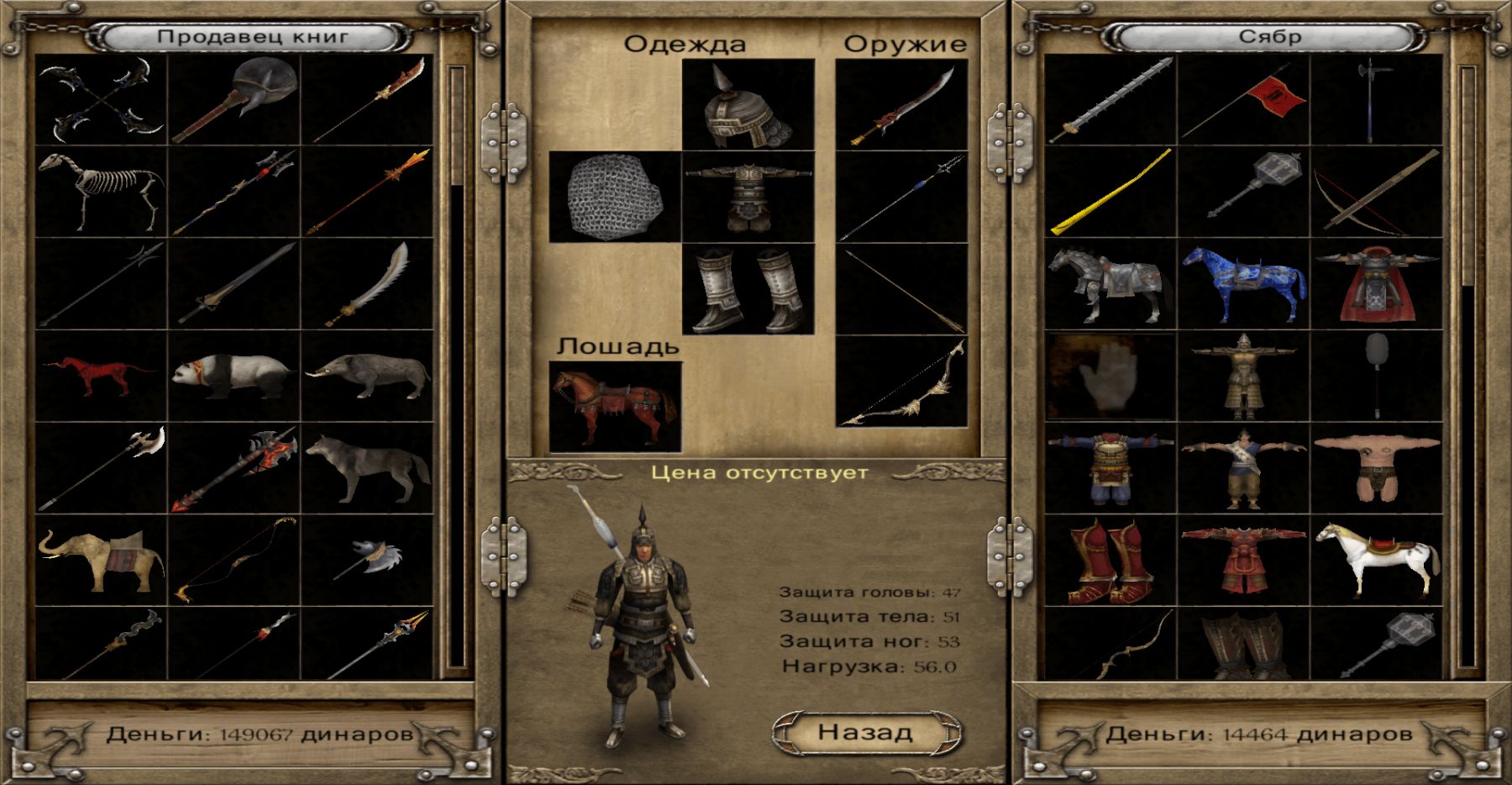Pick the red caped armor item

click(x=1376, y=284)
